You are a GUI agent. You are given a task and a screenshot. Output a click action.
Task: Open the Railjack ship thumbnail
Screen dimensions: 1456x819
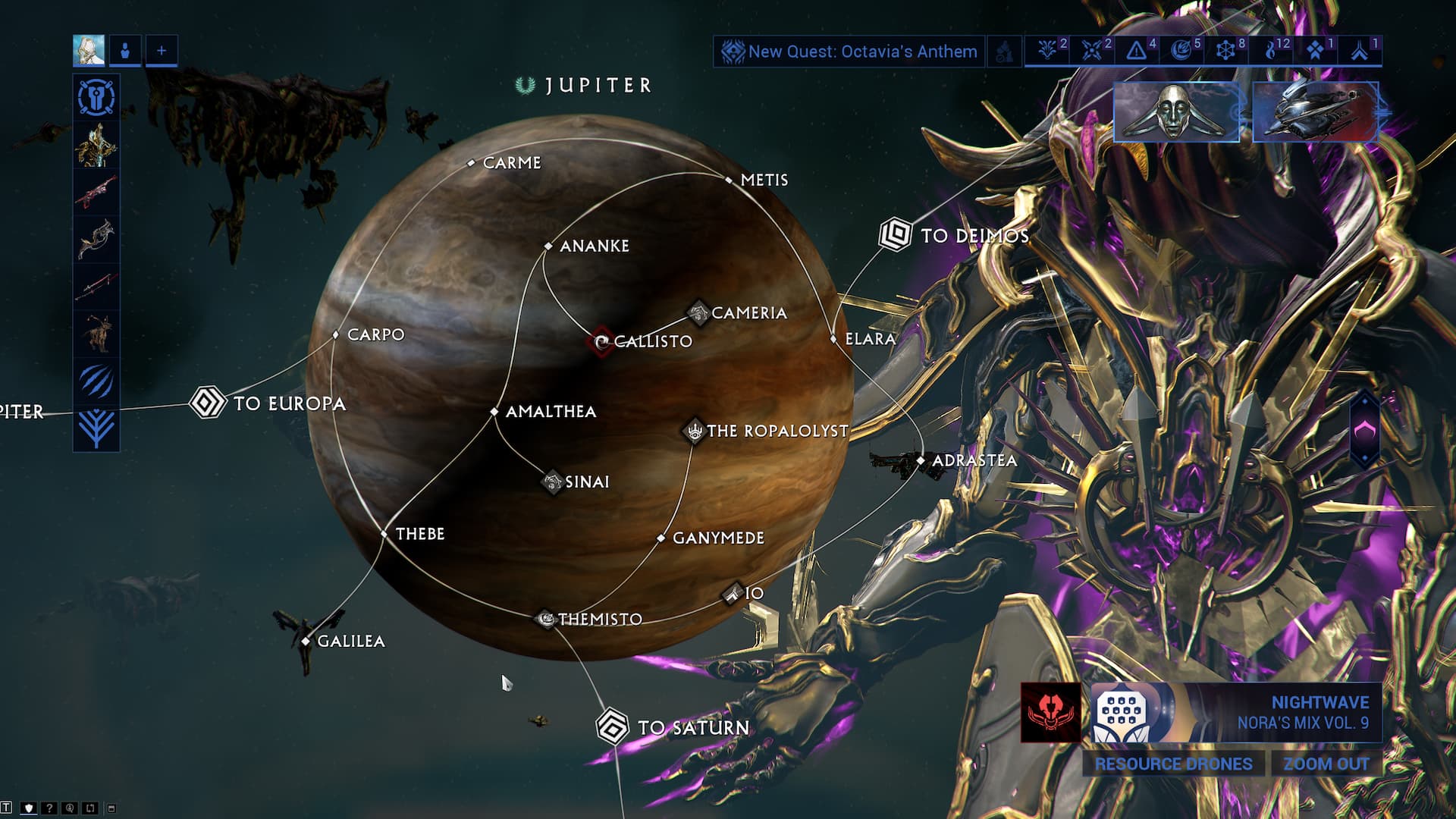[1315, 112]
